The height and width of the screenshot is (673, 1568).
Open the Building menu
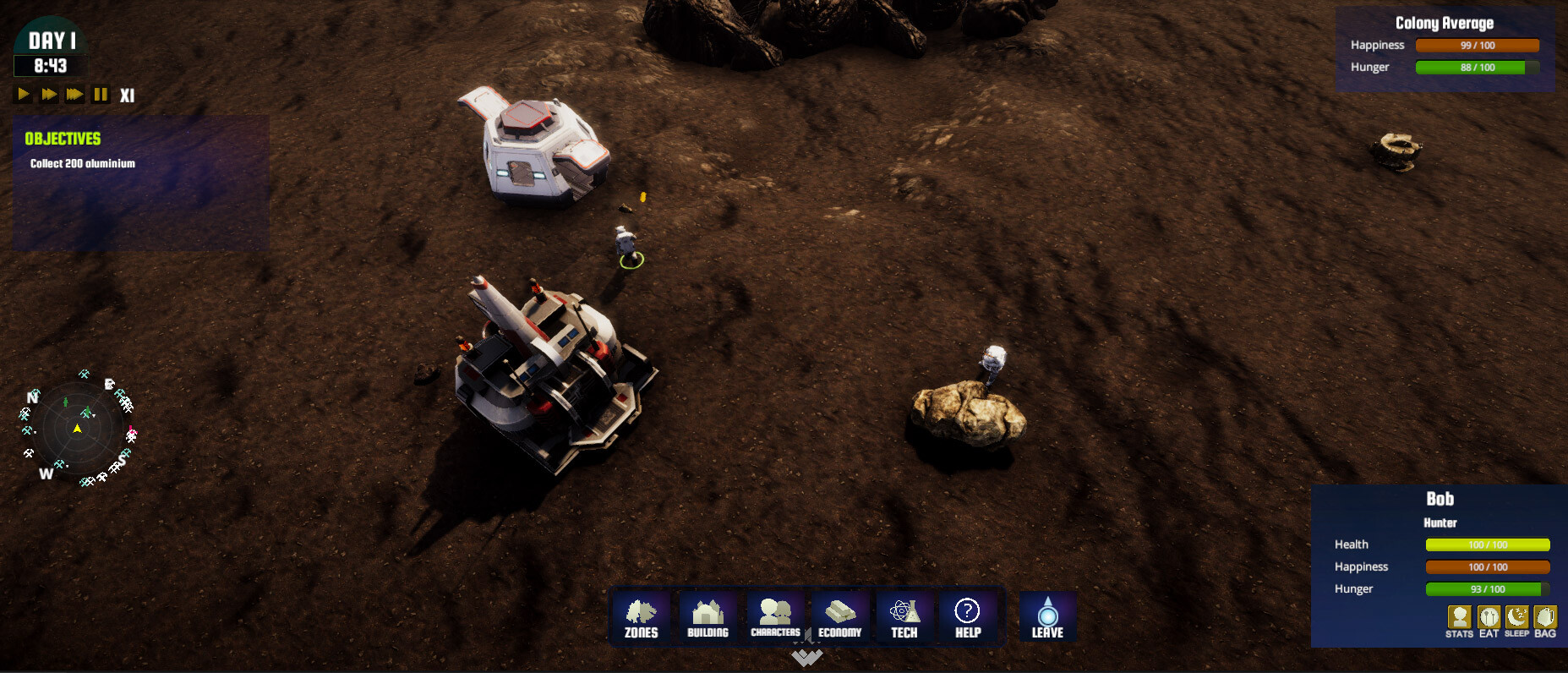pos(708,617)
